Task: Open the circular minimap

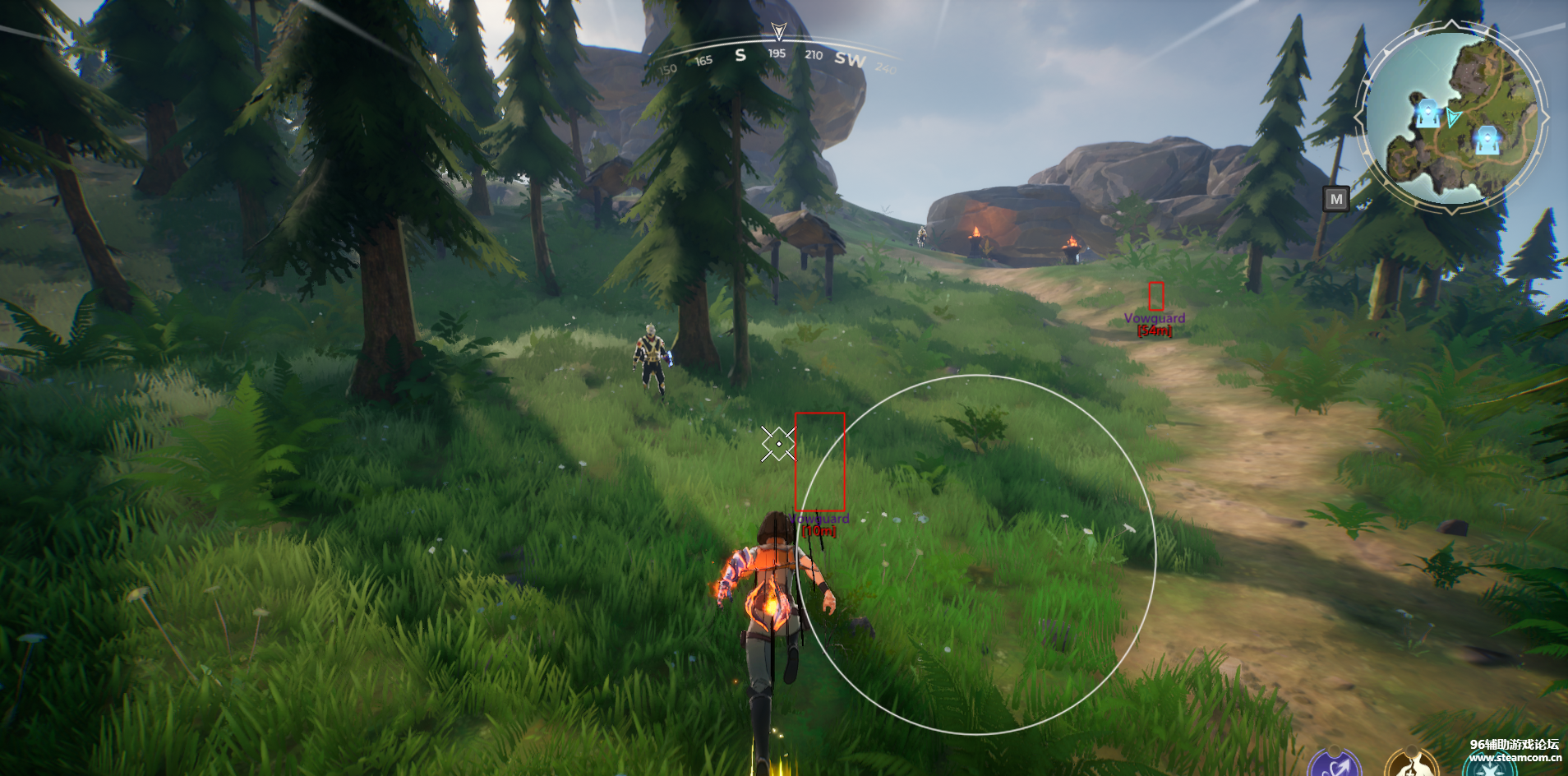Action: 1453,118
